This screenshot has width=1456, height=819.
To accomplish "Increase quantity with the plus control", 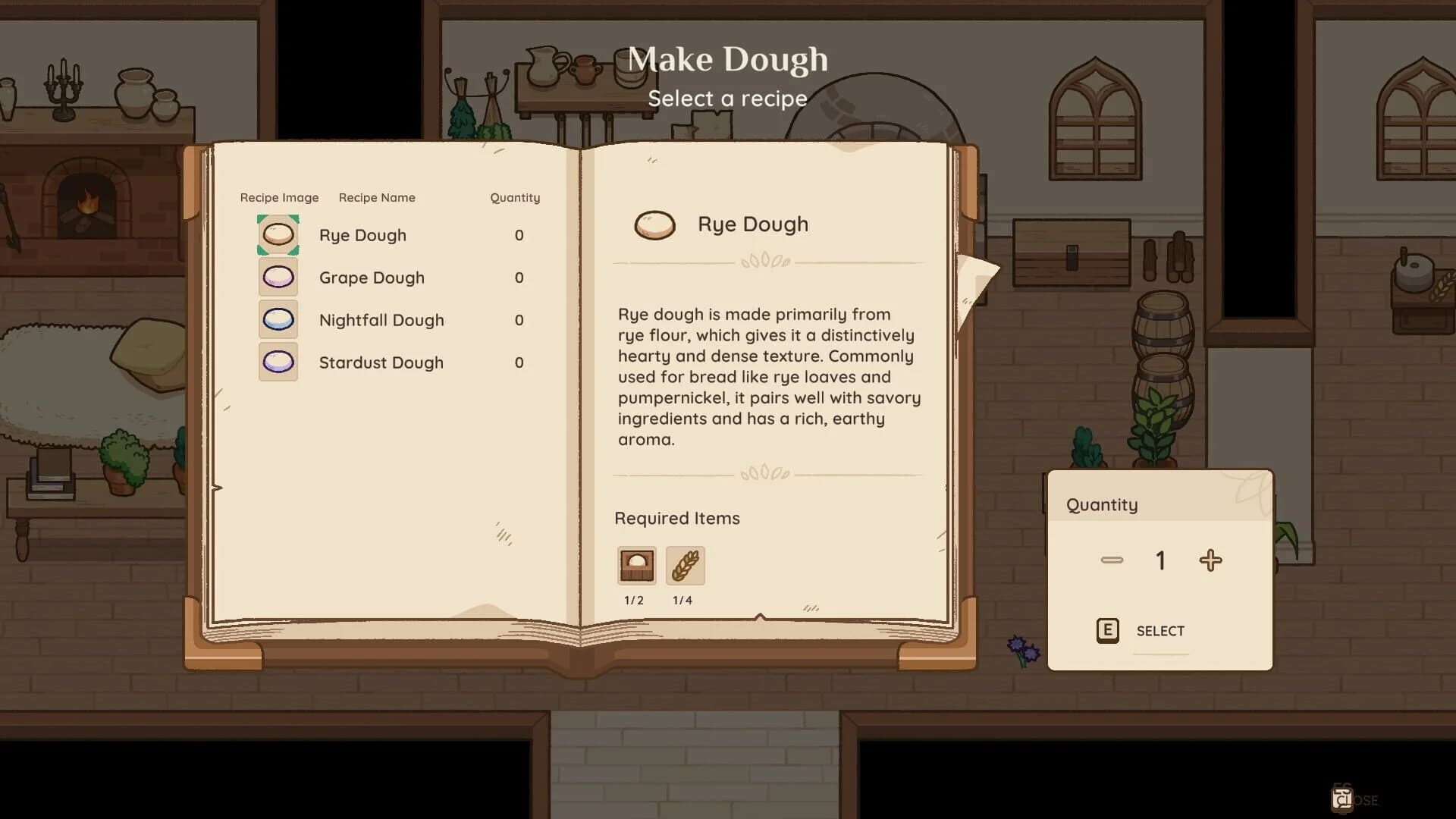I will [1210, 560].
